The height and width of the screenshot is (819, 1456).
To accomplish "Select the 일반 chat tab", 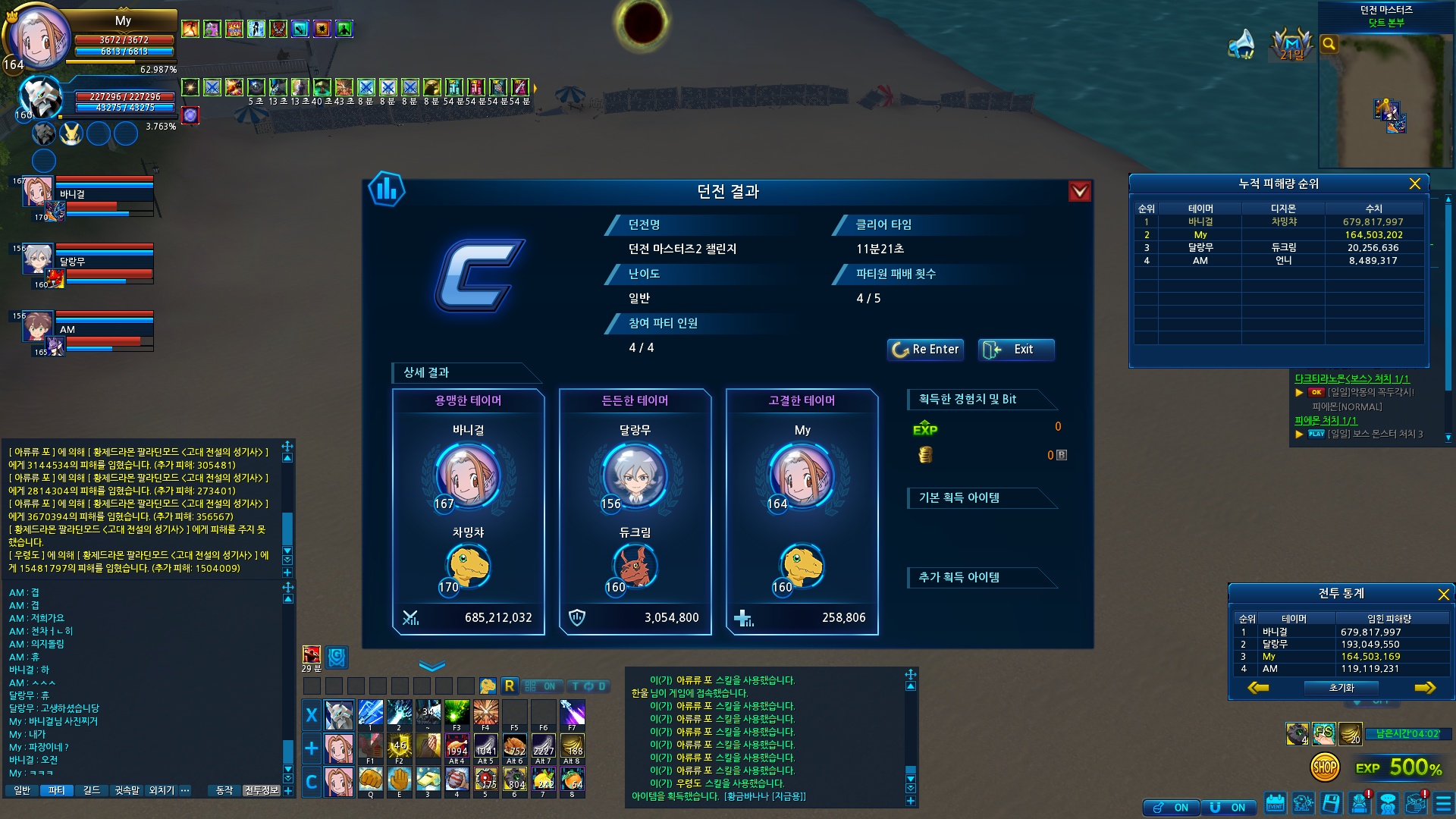I will tap(22, 791).
